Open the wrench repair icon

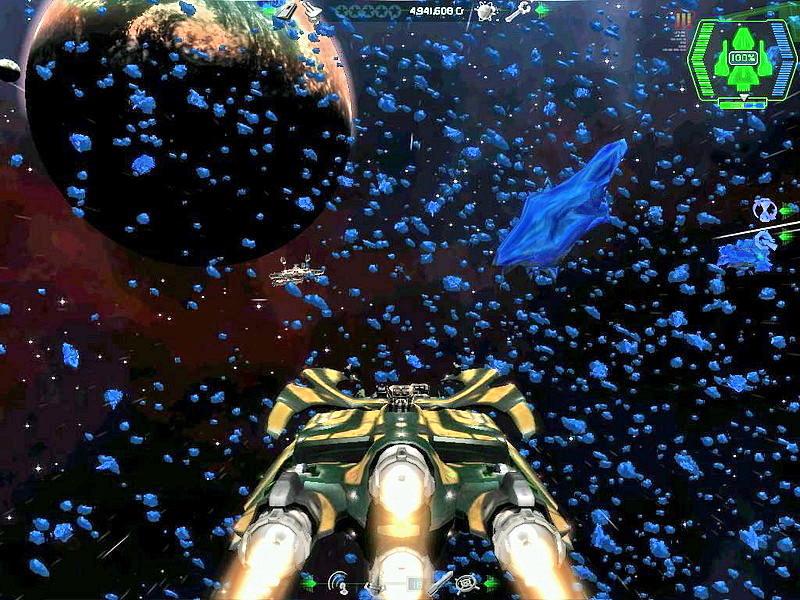(x=517, y=12)
